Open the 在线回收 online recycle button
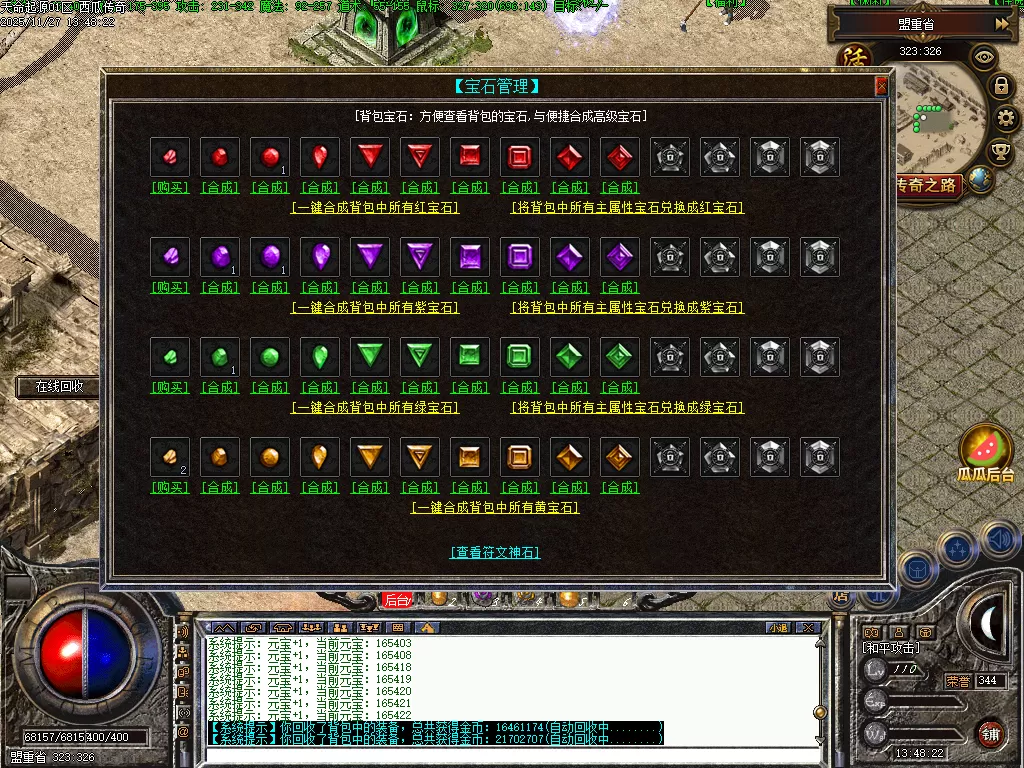 click(58, 386)
